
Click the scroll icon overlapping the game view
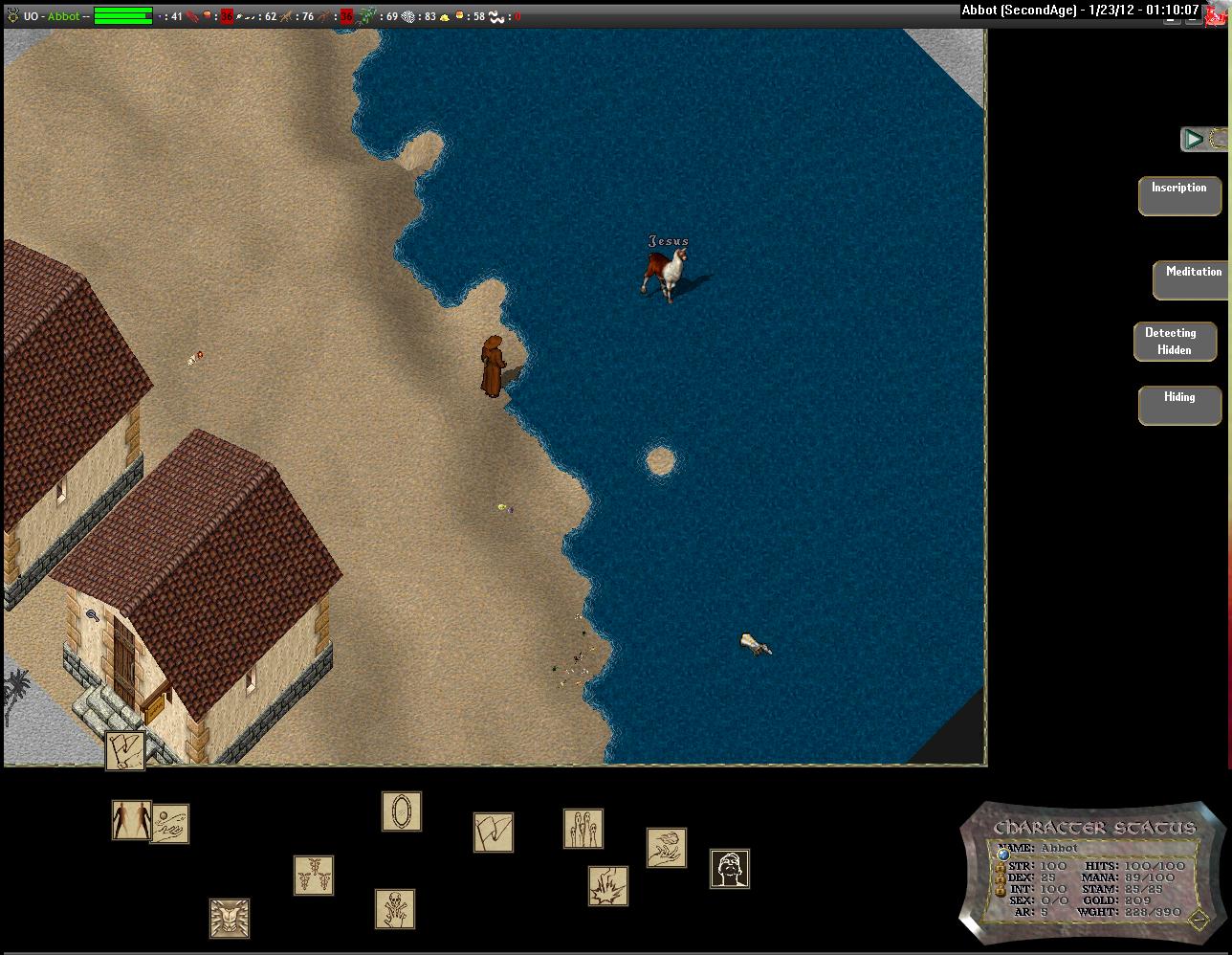(x=125, y=750)
